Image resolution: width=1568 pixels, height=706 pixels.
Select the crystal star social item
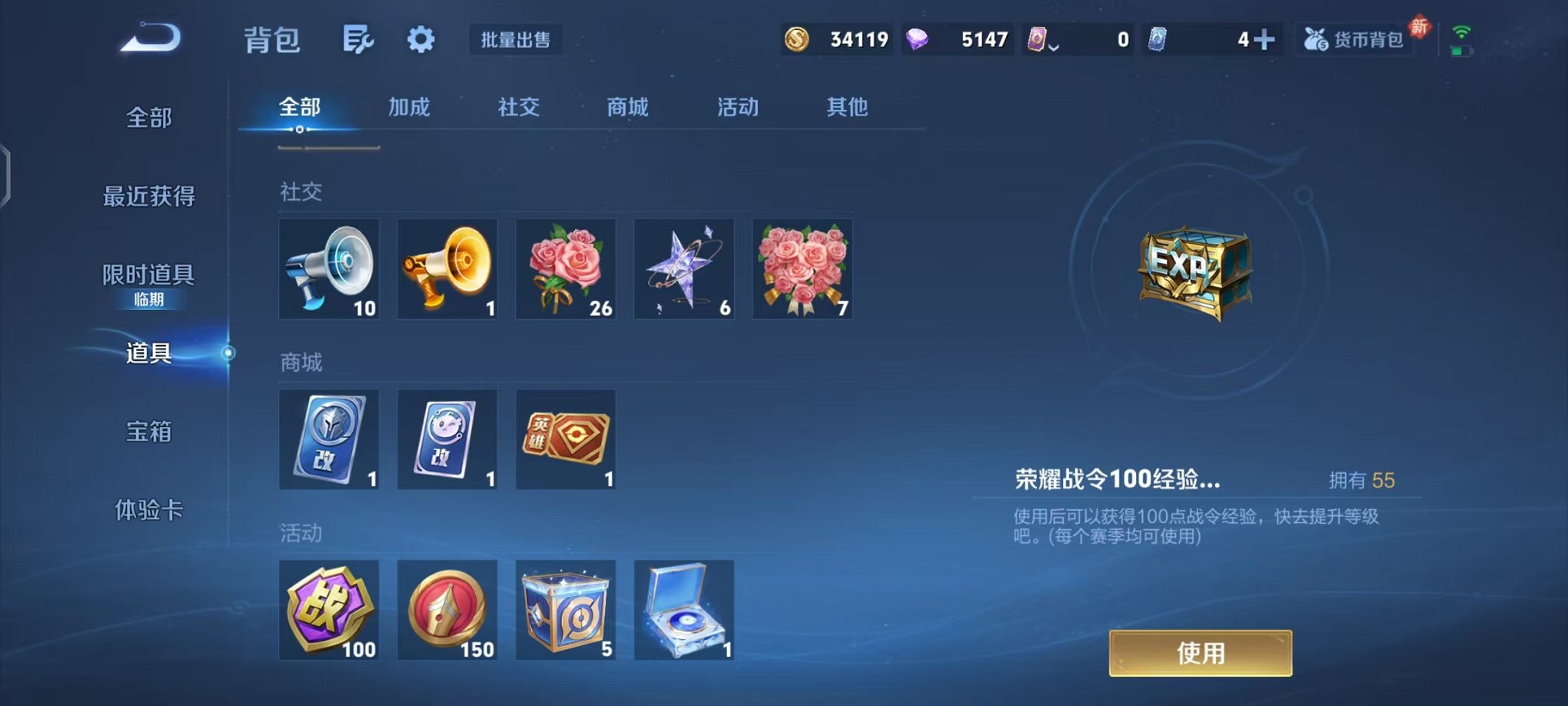(683, 269)
